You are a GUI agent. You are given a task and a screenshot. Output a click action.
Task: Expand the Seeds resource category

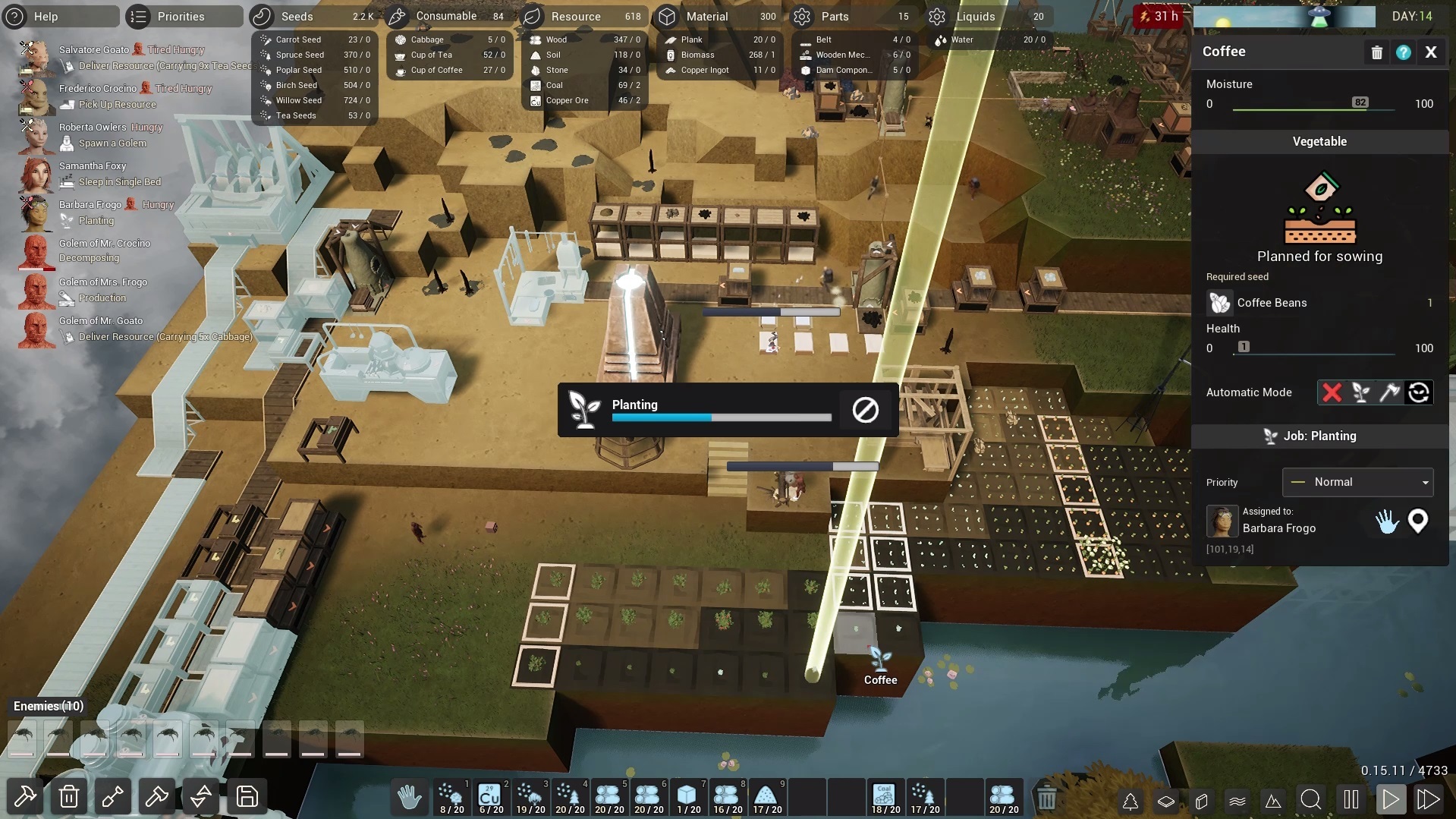297,16
